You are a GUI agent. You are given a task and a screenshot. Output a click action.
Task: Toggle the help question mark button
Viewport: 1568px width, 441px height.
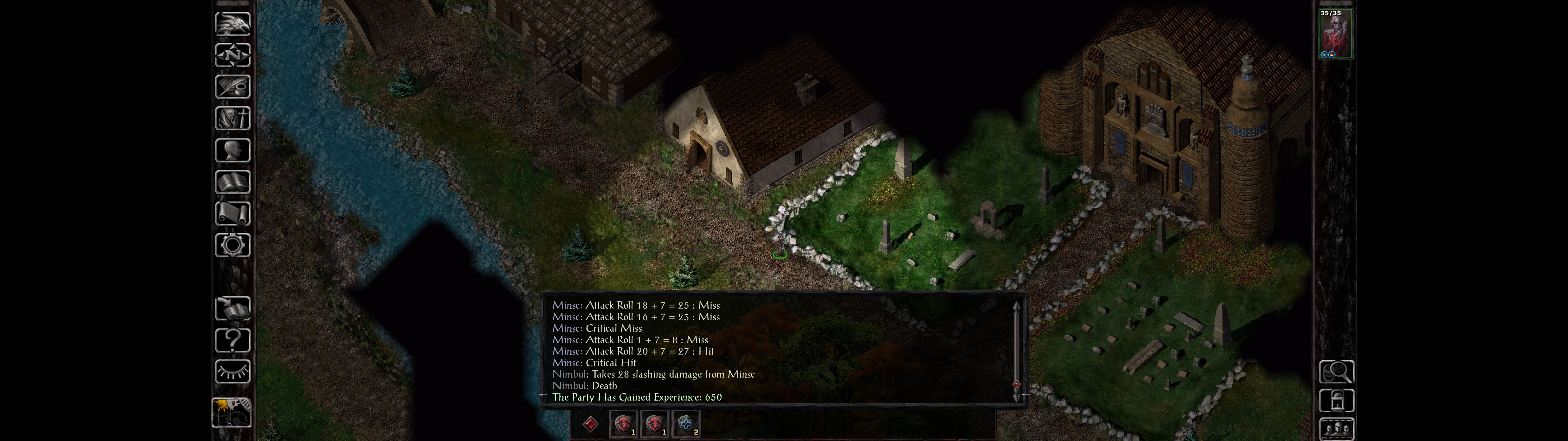[232, 340]
